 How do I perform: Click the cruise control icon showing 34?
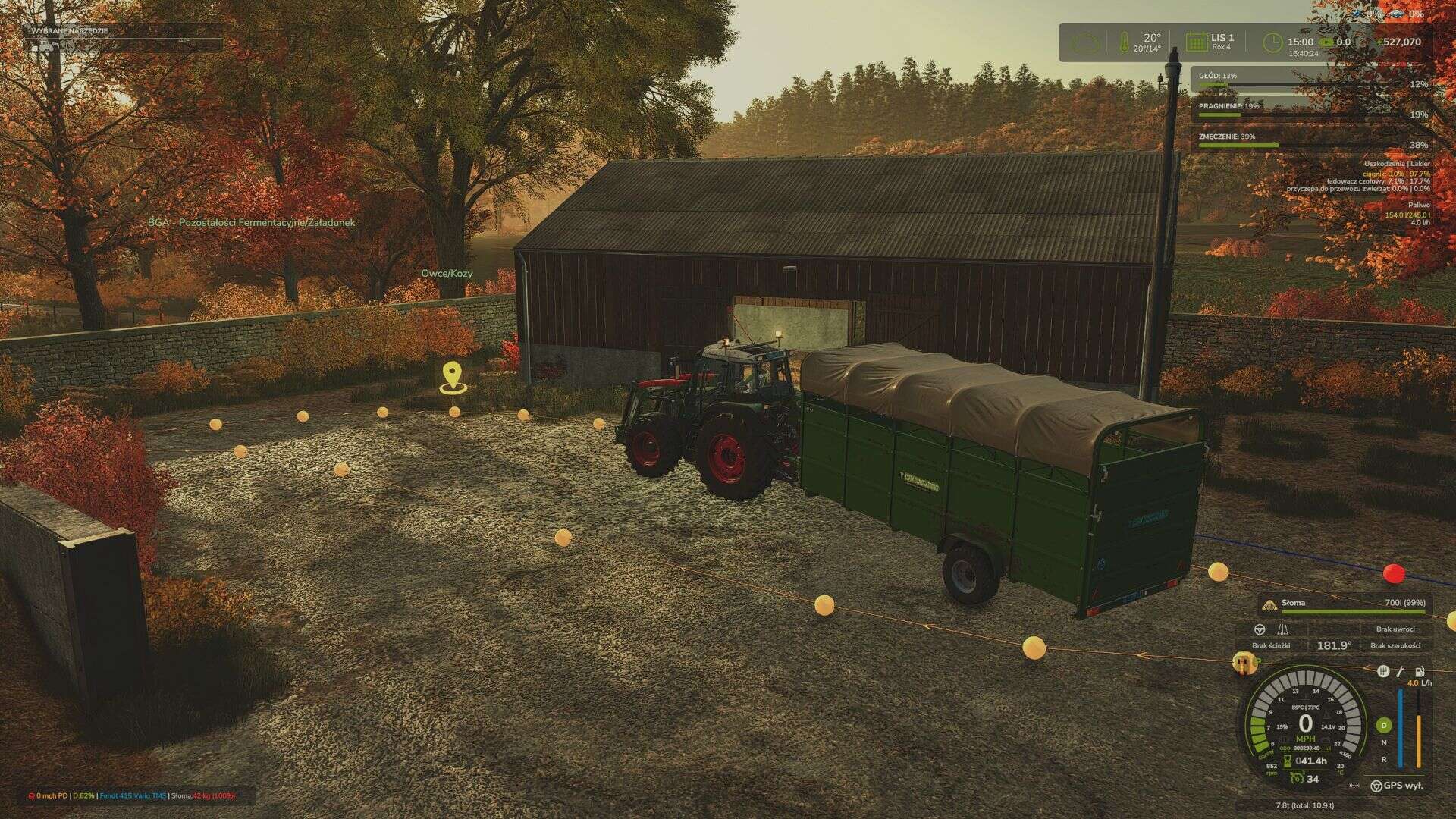1297,779
